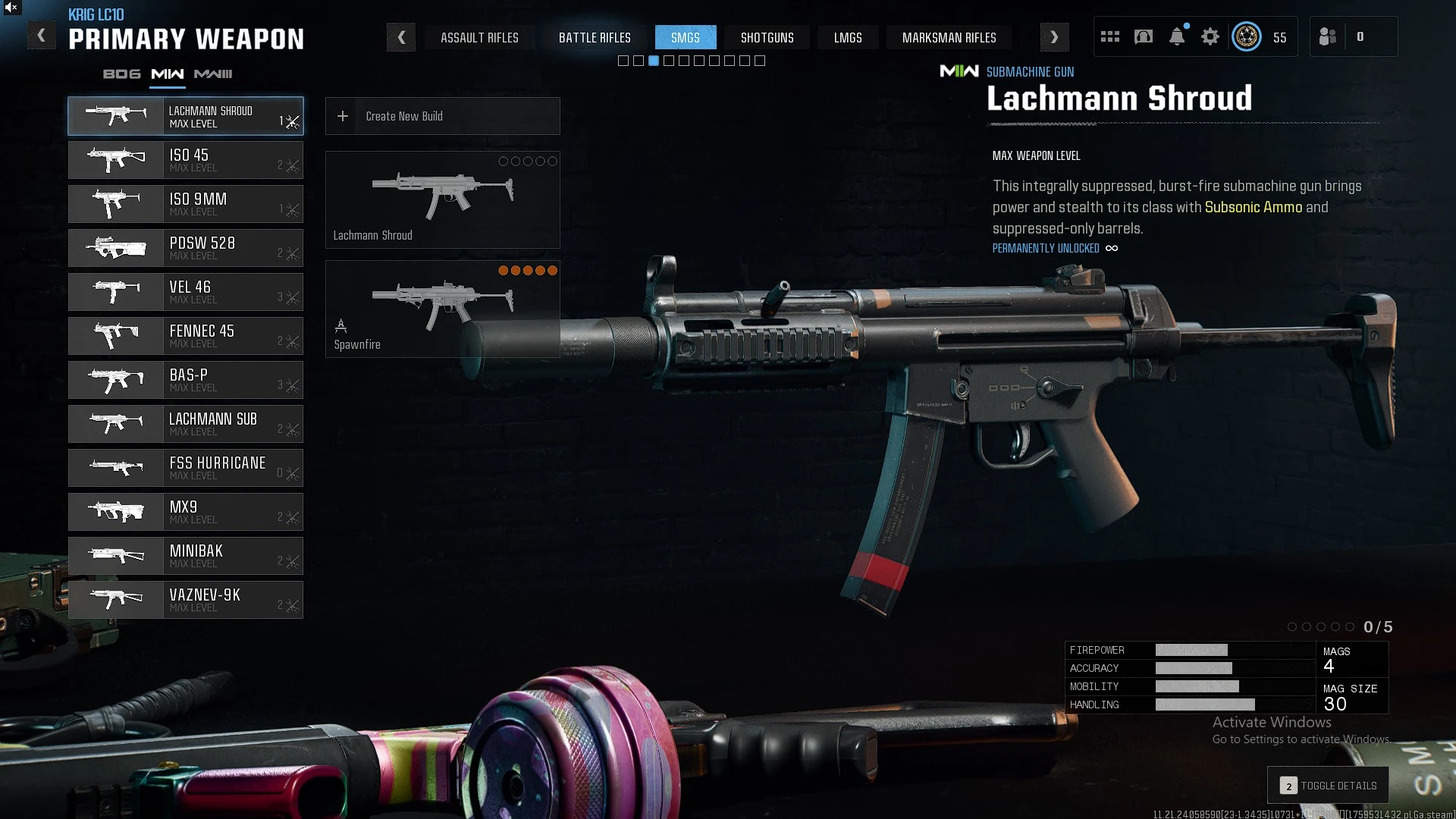Screen dimensions: 1456x819
Task: Choose the default Lachmann Shroud build
Action: (442, 199)
